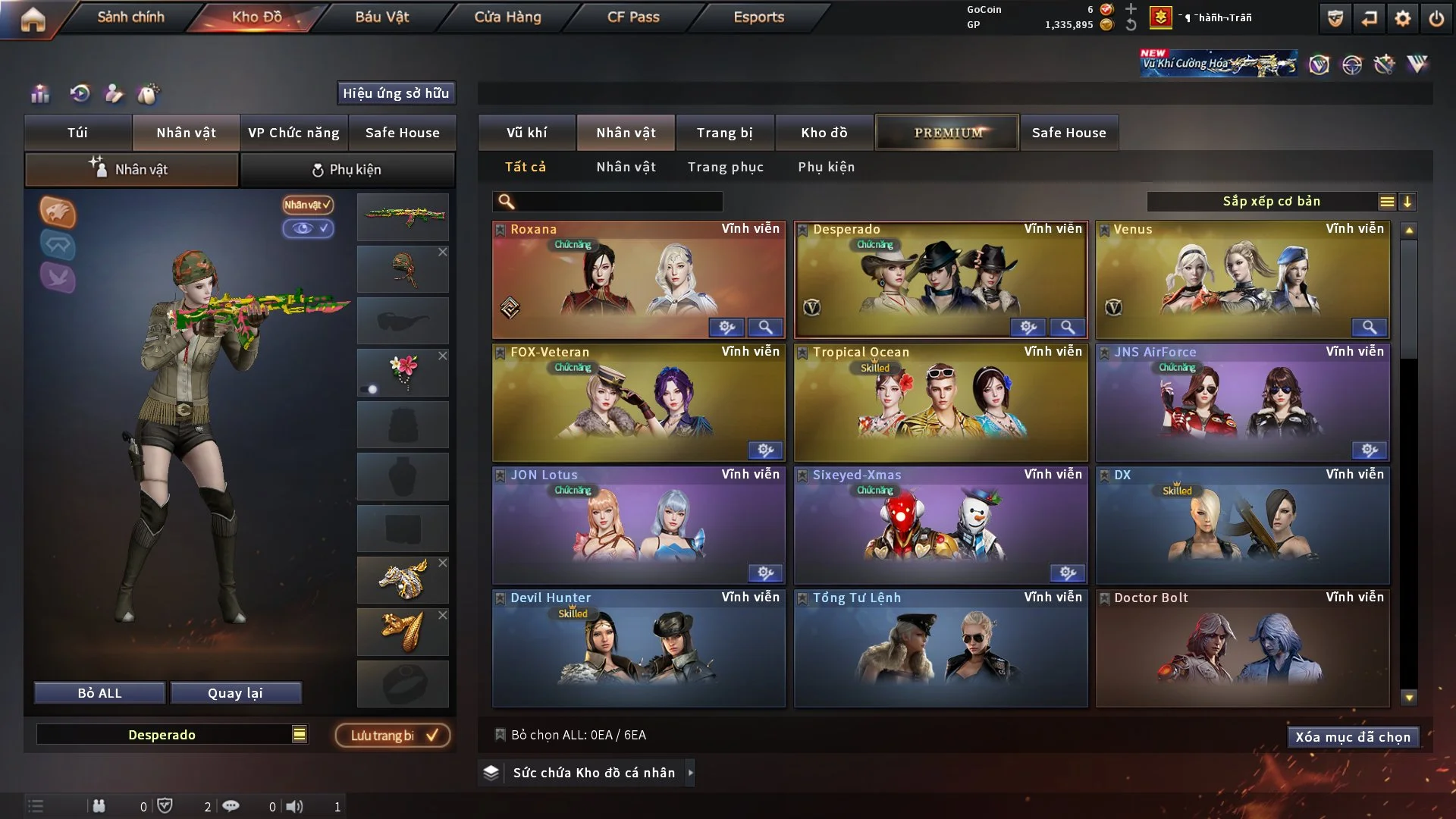Click the restore history icon above the character
The width and height of the screenshot is (1456, 819).
(x=79, y=94)
